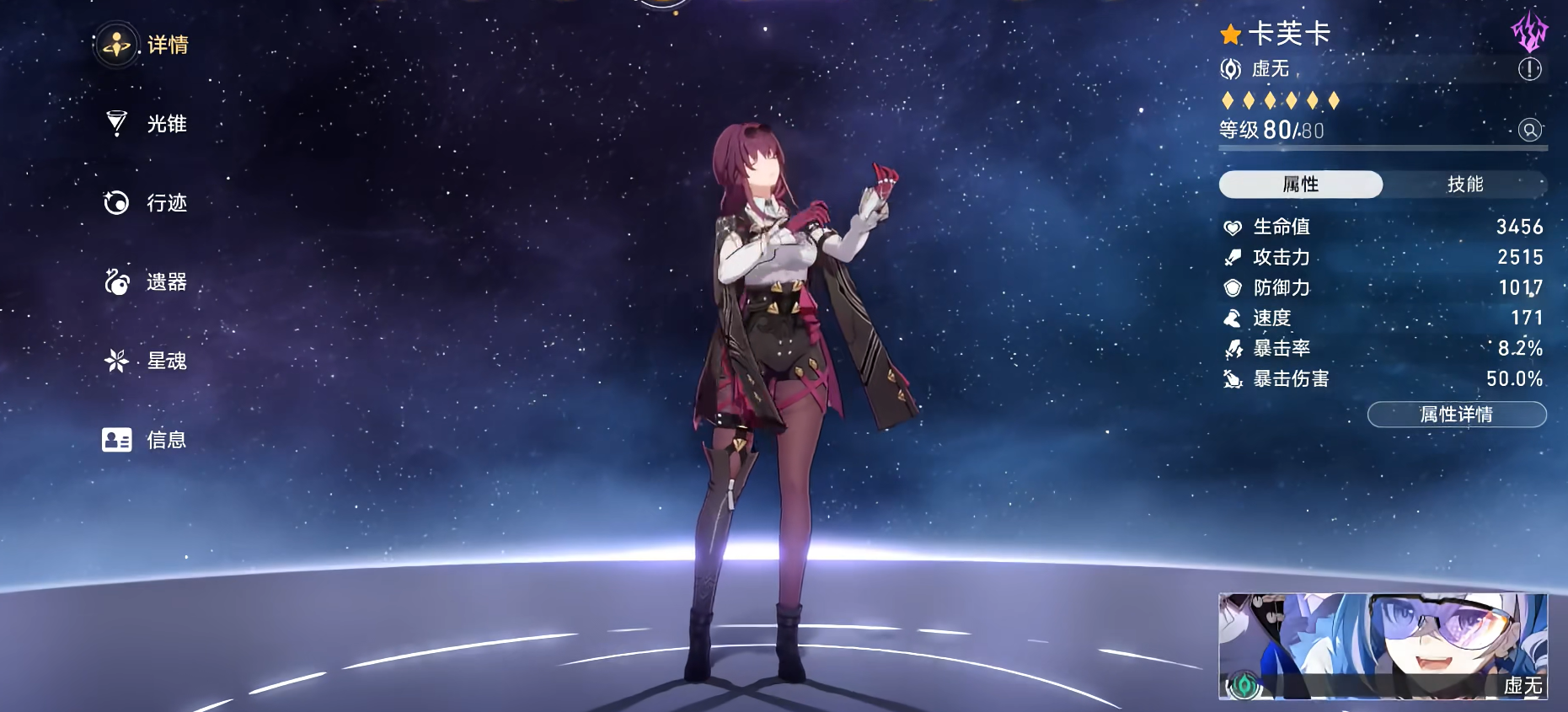
Task: Click the magnifier preview icon
Action: (x=1529, y=131)
